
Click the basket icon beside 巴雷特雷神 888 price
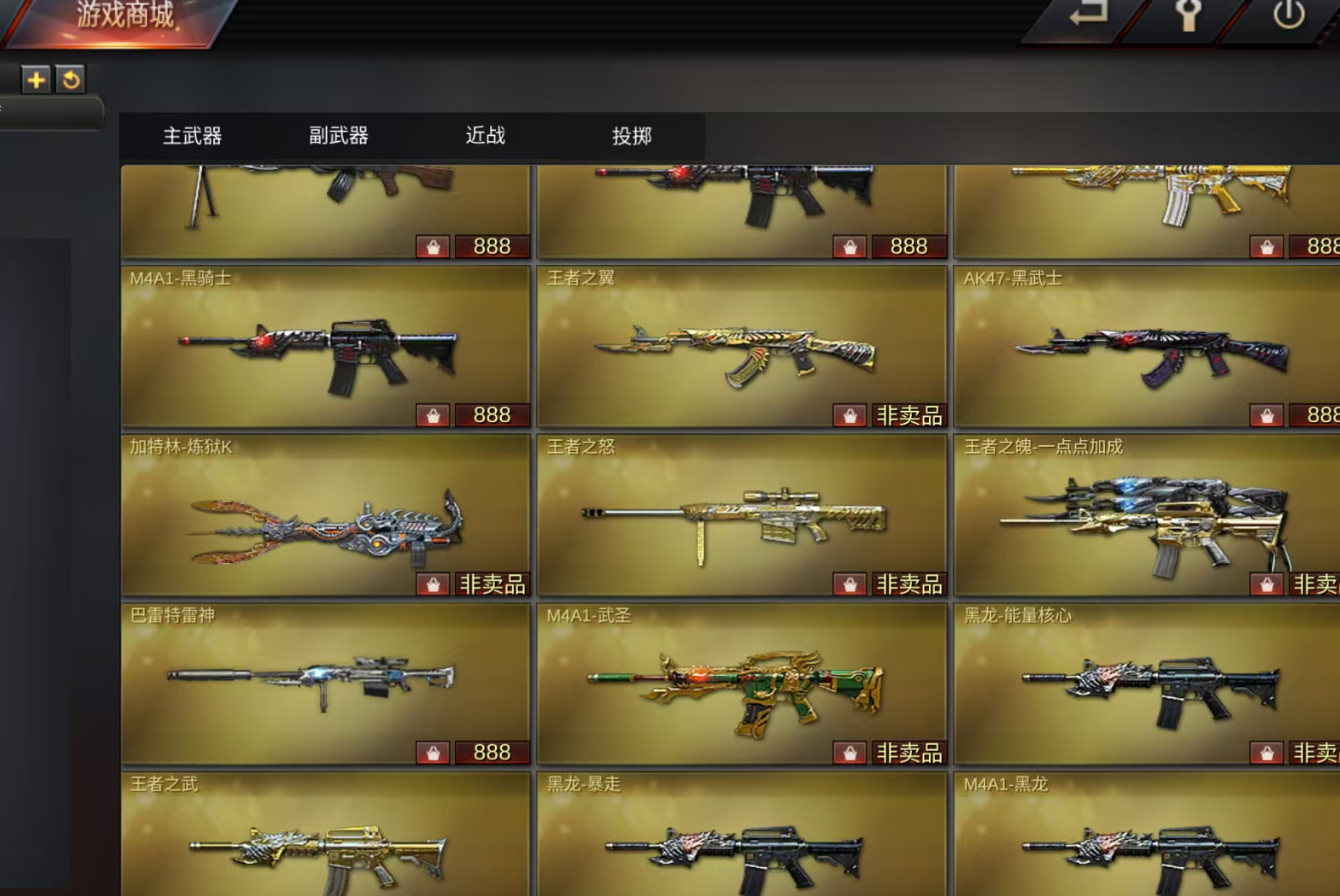pyautogui.click(x=435, y=752)
